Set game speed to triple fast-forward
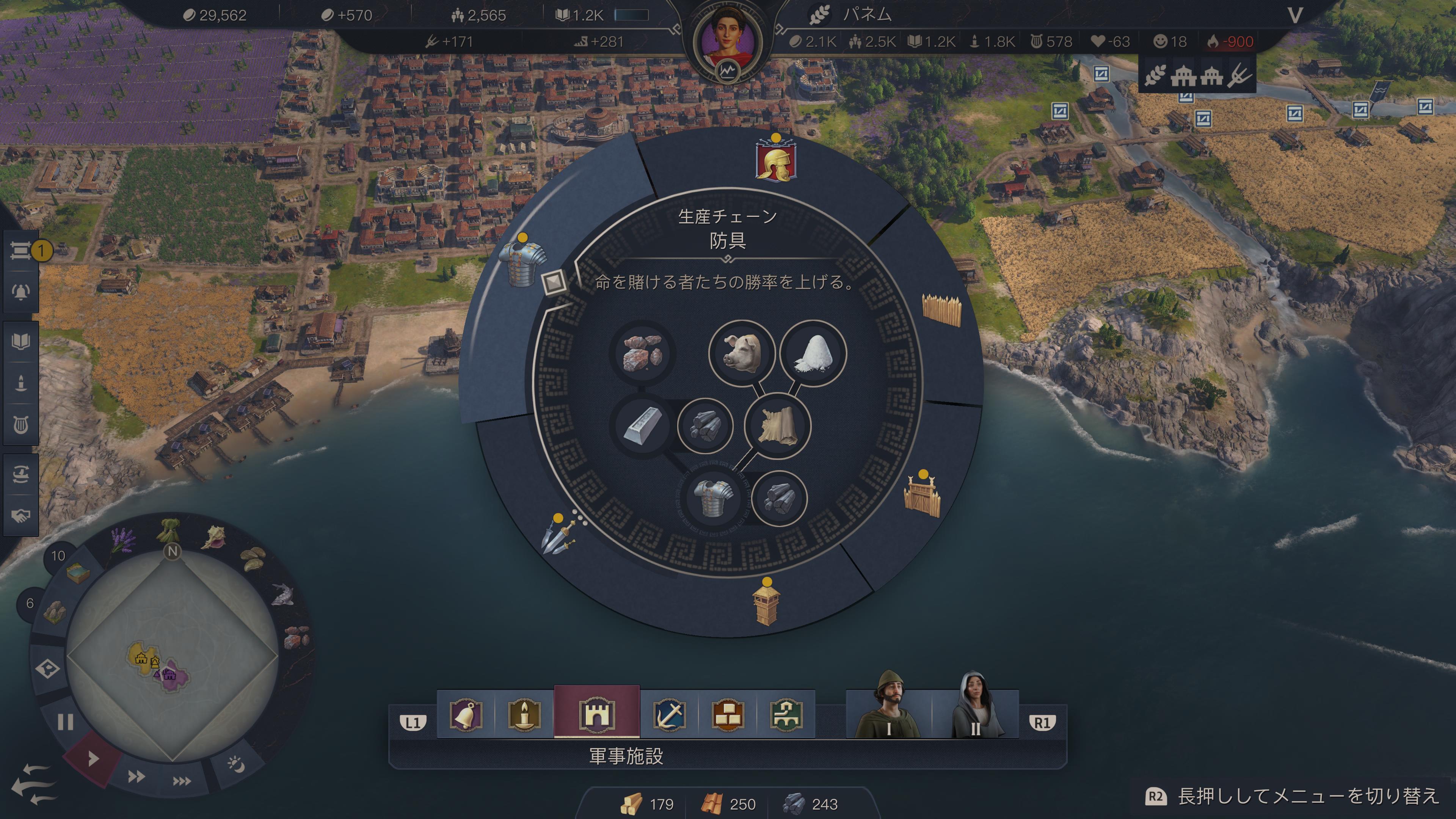 click(182, 781)
